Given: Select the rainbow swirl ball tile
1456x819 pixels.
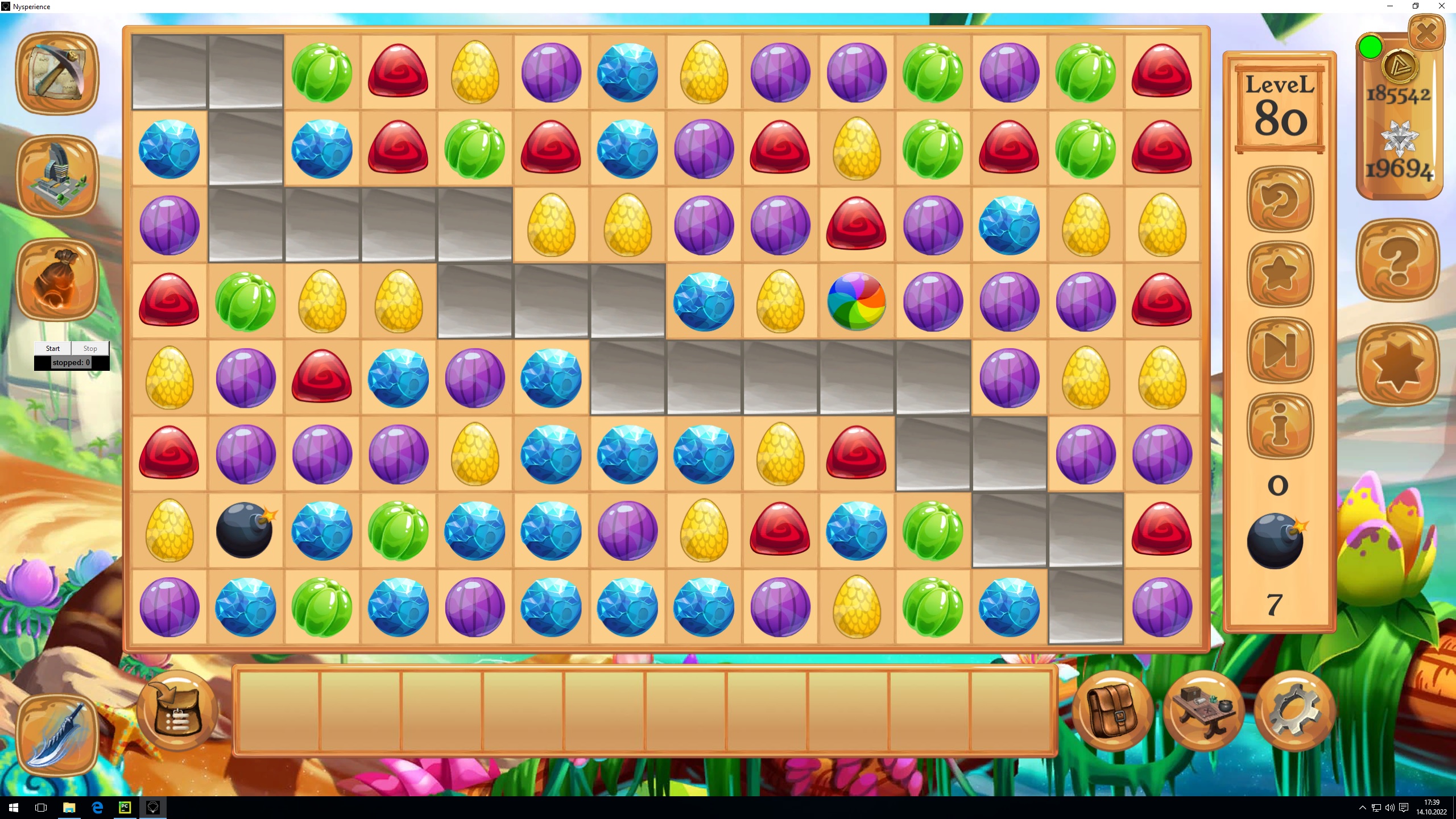Looking at the screenshot, I should tap(856, 301).
